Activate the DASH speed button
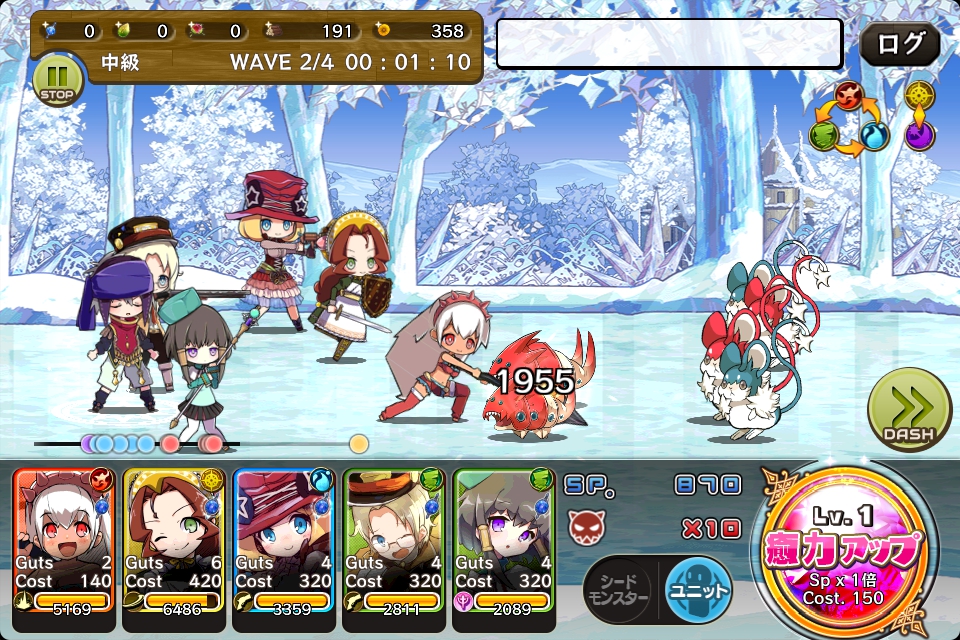 (908, 411)
